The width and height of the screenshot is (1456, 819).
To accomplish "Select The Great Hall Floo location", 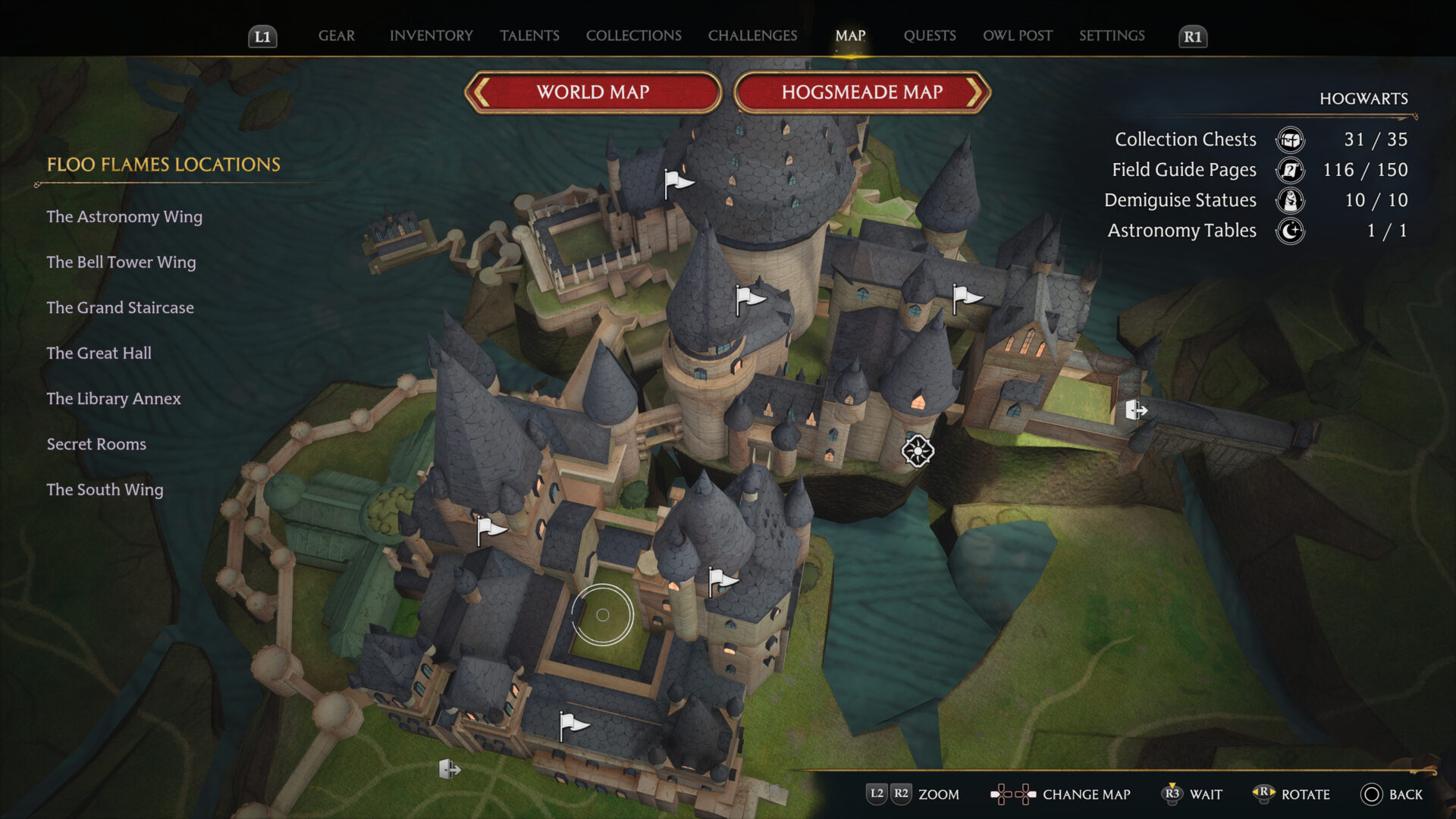I will pos(99,353).
